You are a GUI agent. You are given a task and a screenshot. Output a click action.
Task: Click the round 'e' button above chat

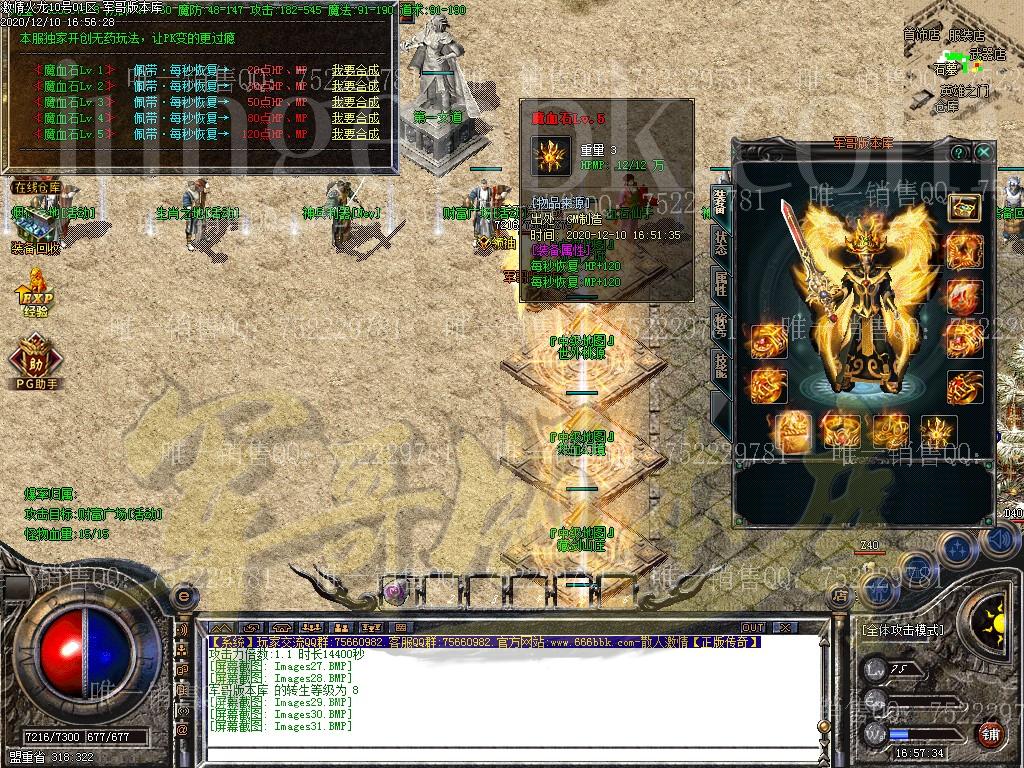coord(182,596)
